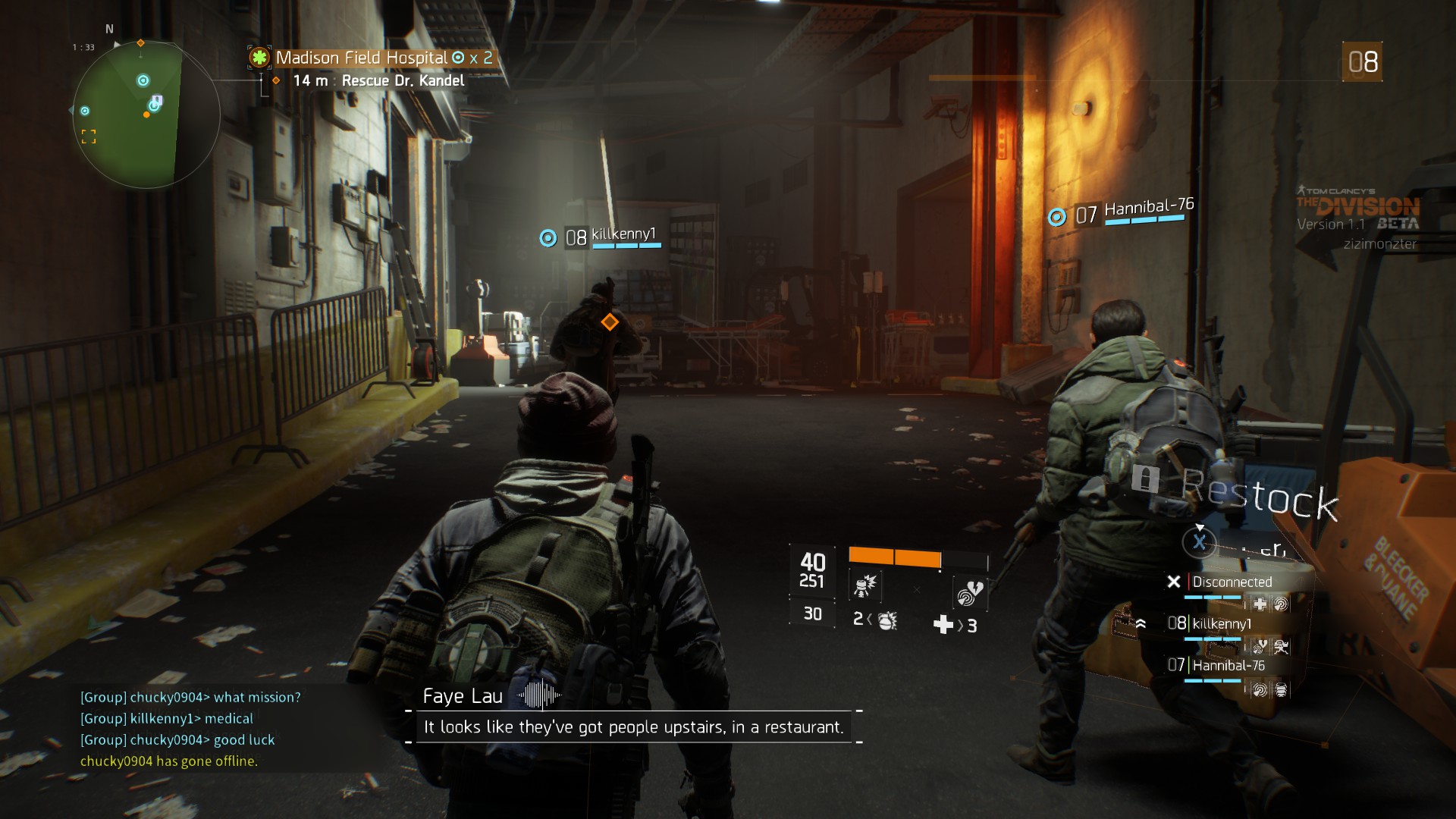Select killkenny1 in the group list
The image size is (1456, 819).
coord(1221,624)
